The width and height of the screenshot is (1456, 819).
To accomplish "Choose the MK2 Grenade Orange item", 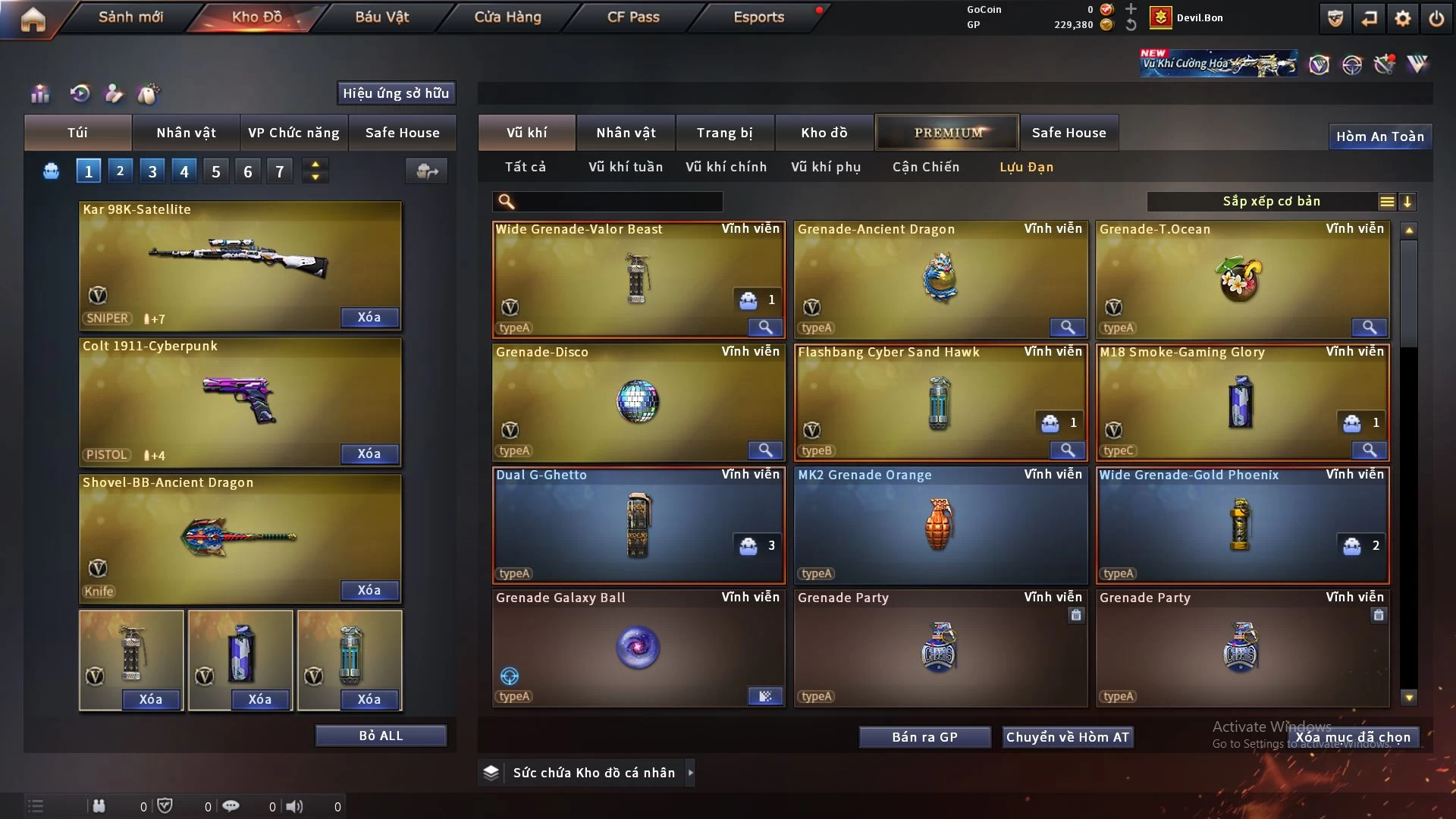I will click(x=940, y=525).
